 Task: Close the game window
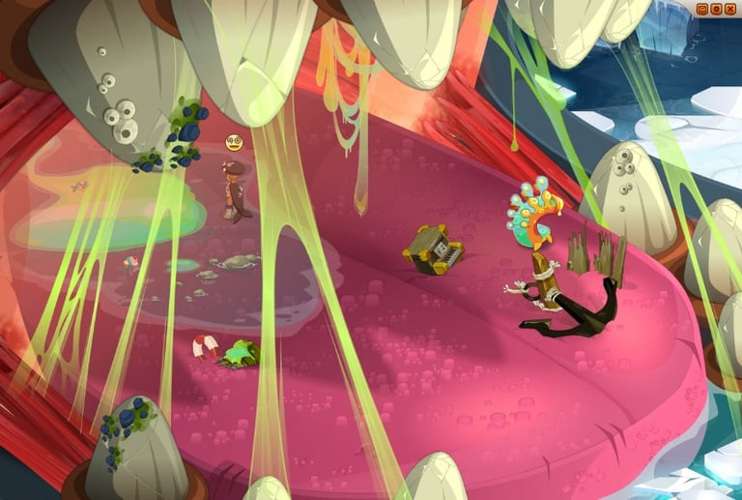(x=729, y=9)
